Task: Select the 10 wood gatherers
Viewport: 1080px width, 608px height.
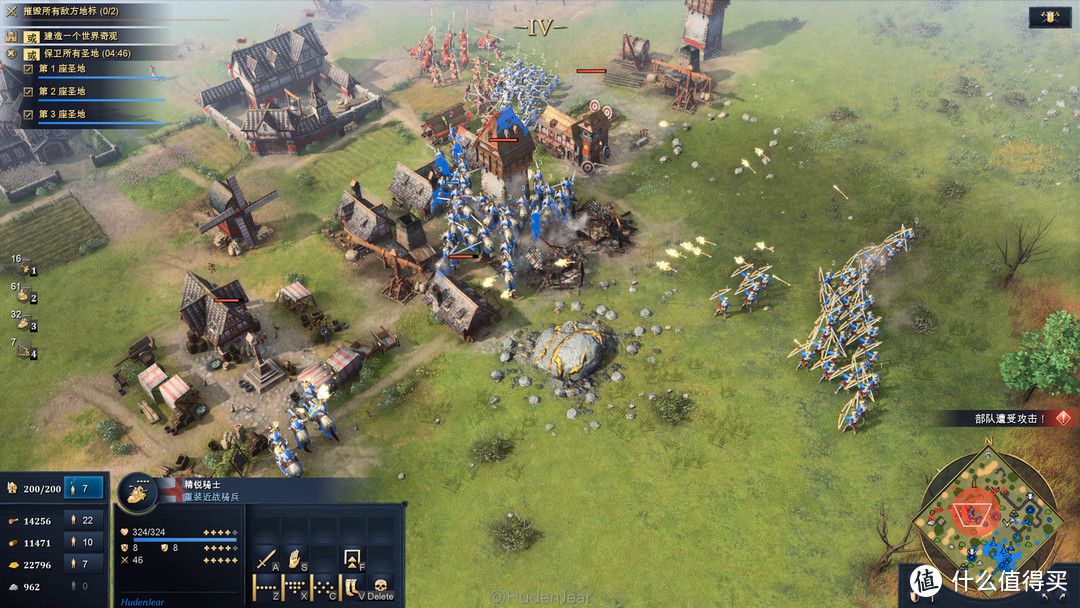Action: (80, 542)
